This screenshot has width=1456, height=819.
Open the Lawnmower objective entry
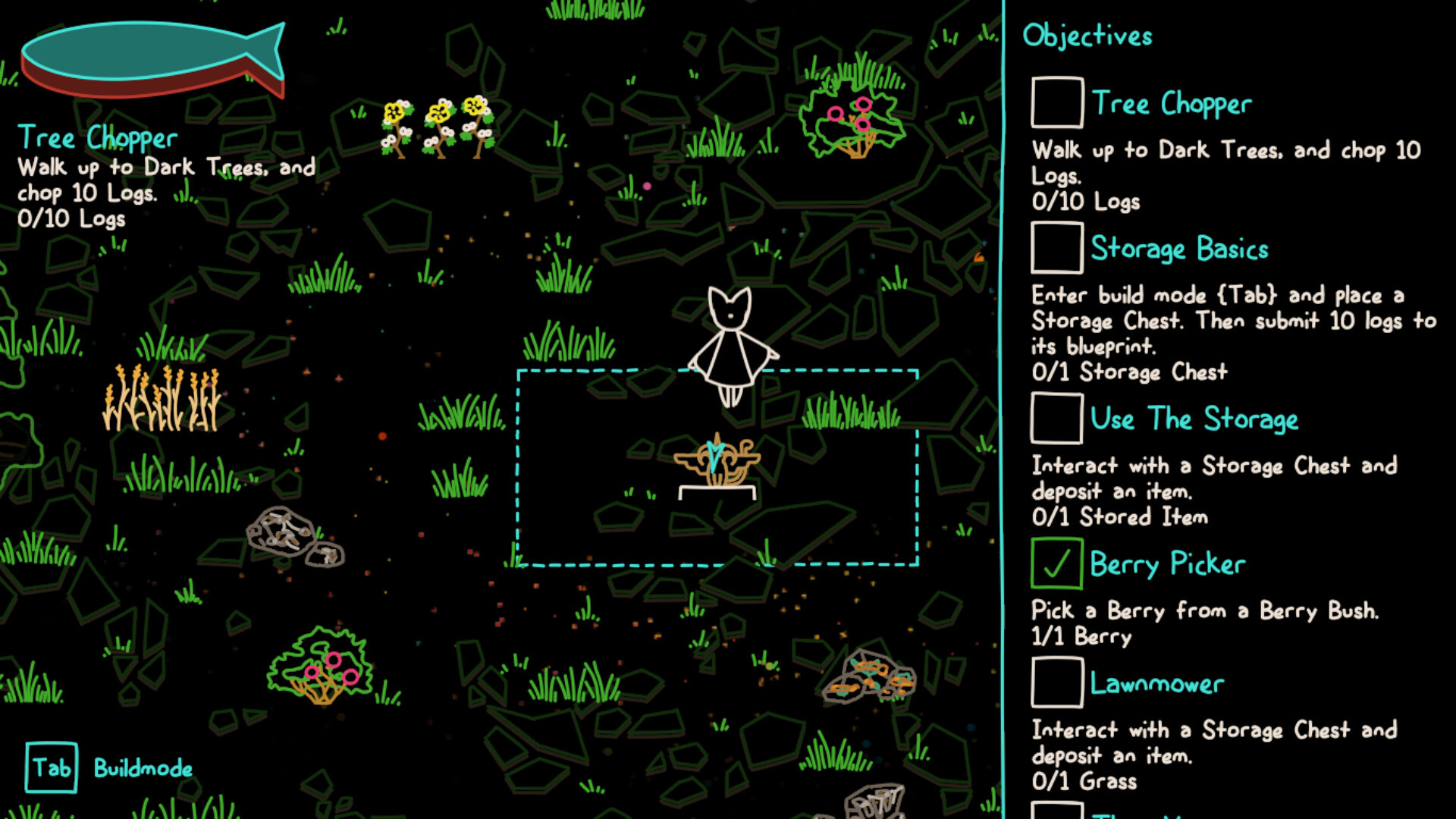[1156, 684]
